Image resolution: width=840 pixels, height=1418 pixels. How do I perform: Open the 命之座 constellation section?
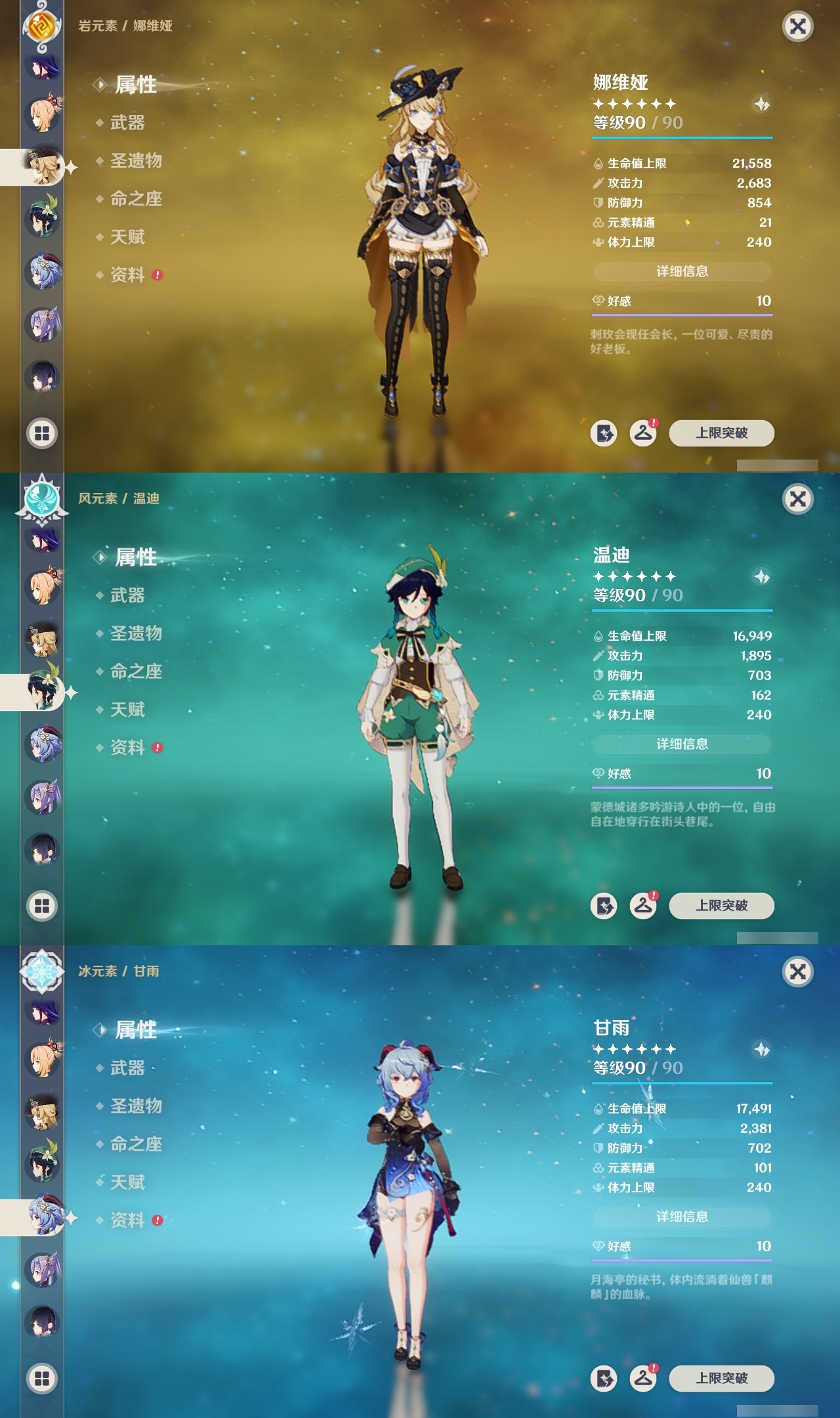coord(135,200)
